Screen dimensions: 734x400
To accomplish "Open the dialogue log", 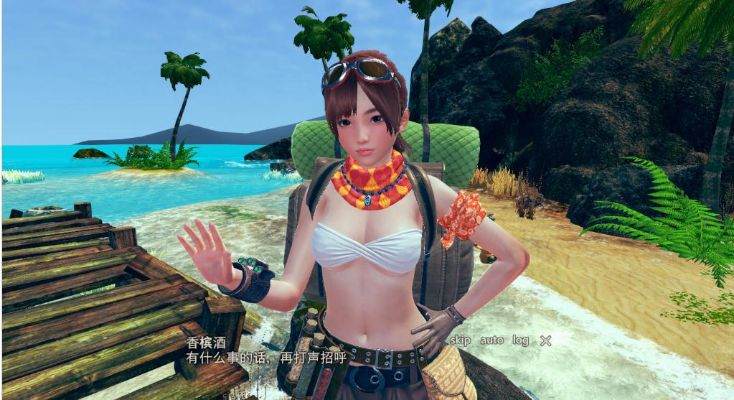I will click(x=520, y=341).
